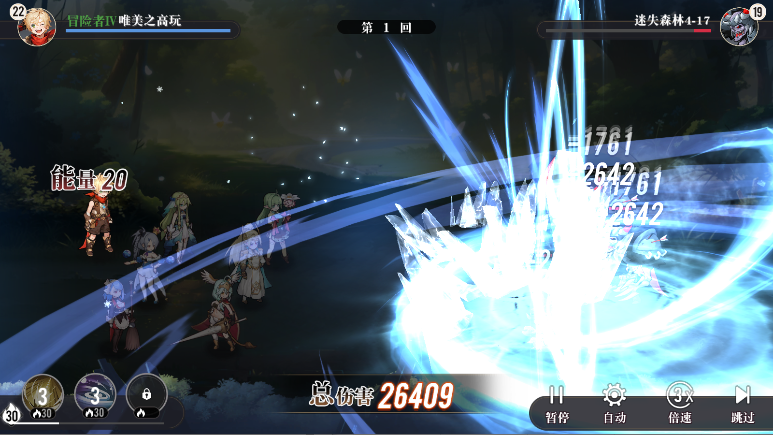Toggle auto battle with 自动 gear button
The width and height of the screenshot is (773, 435).
pyautogui.click(x=614, y=403)
